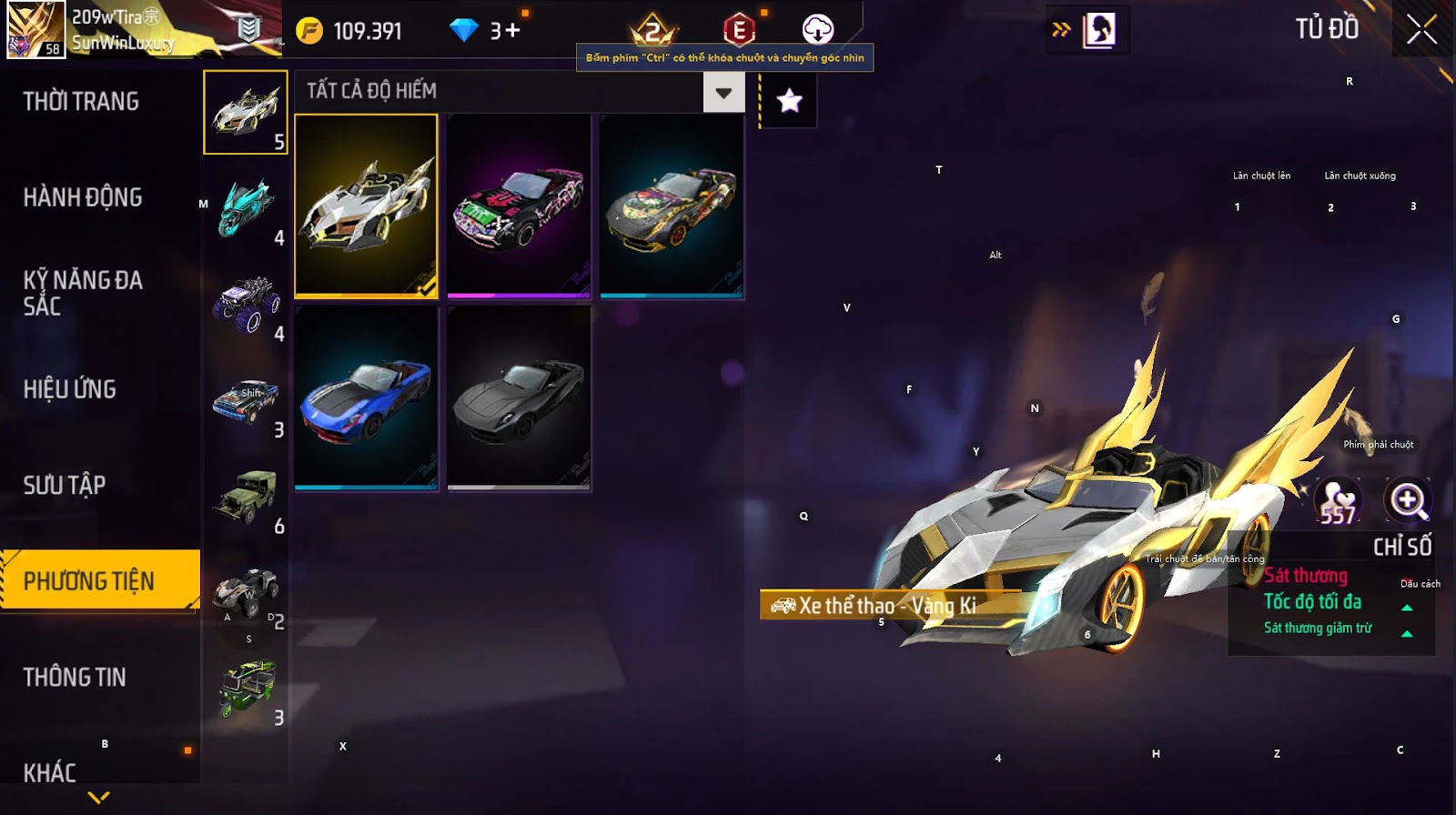Image resolution: width=1456 pixels, height=815 pixels.
Task: Choose the blue sports car skin
Action: click(x=366, y=398)
